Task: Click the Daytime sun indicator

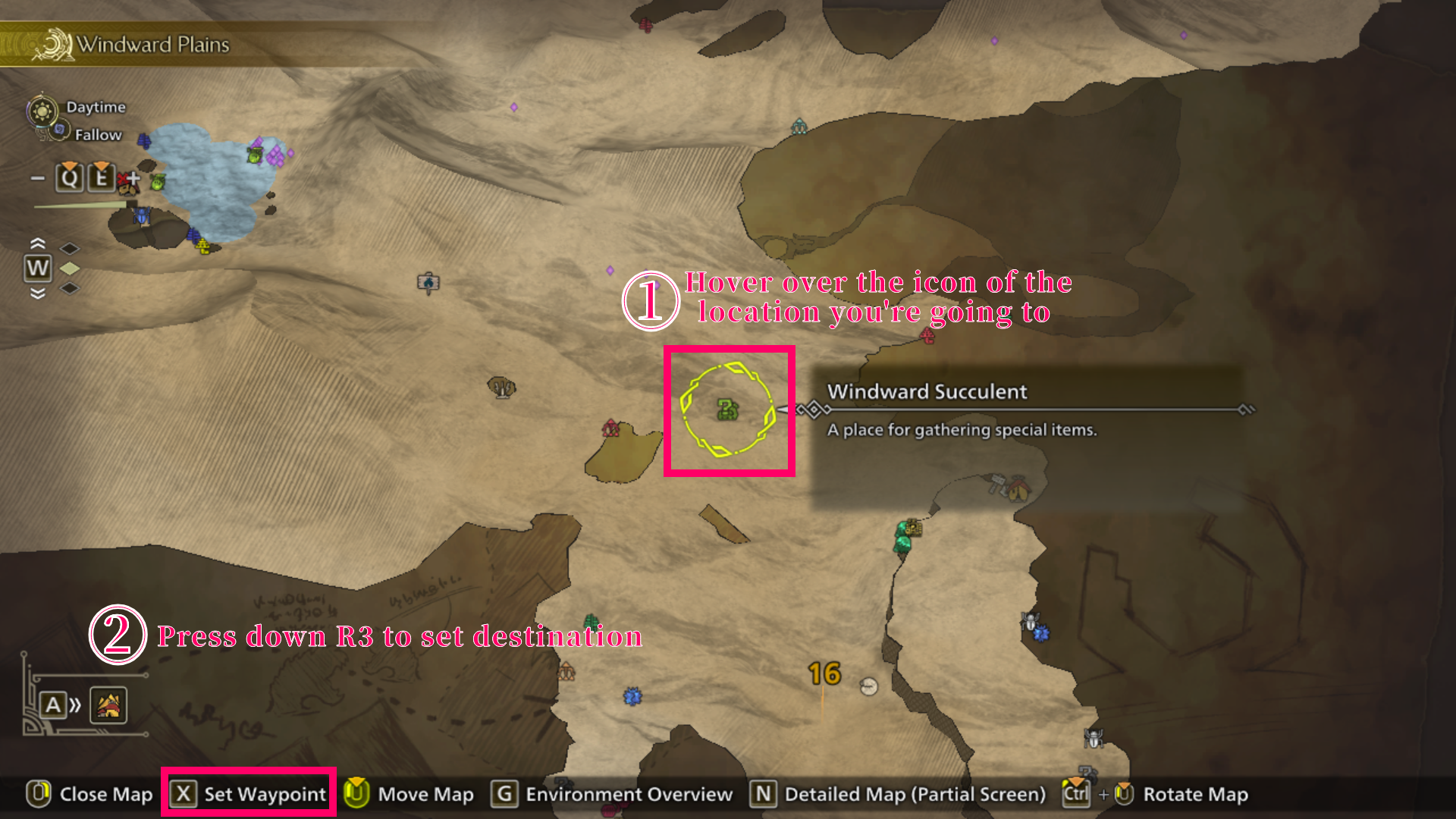Action: (42, 111)
